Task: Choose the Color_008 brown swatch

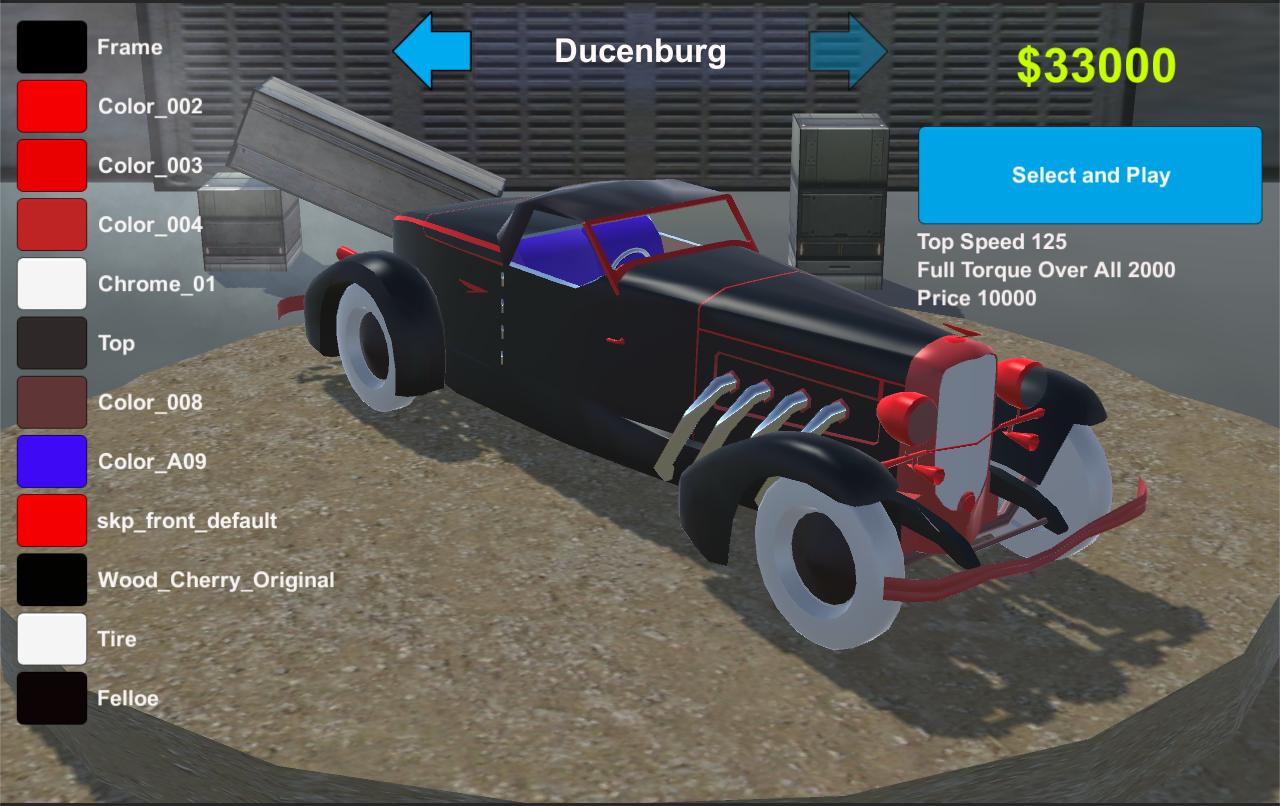Action: pyautogui.click(x=51, y=401)
